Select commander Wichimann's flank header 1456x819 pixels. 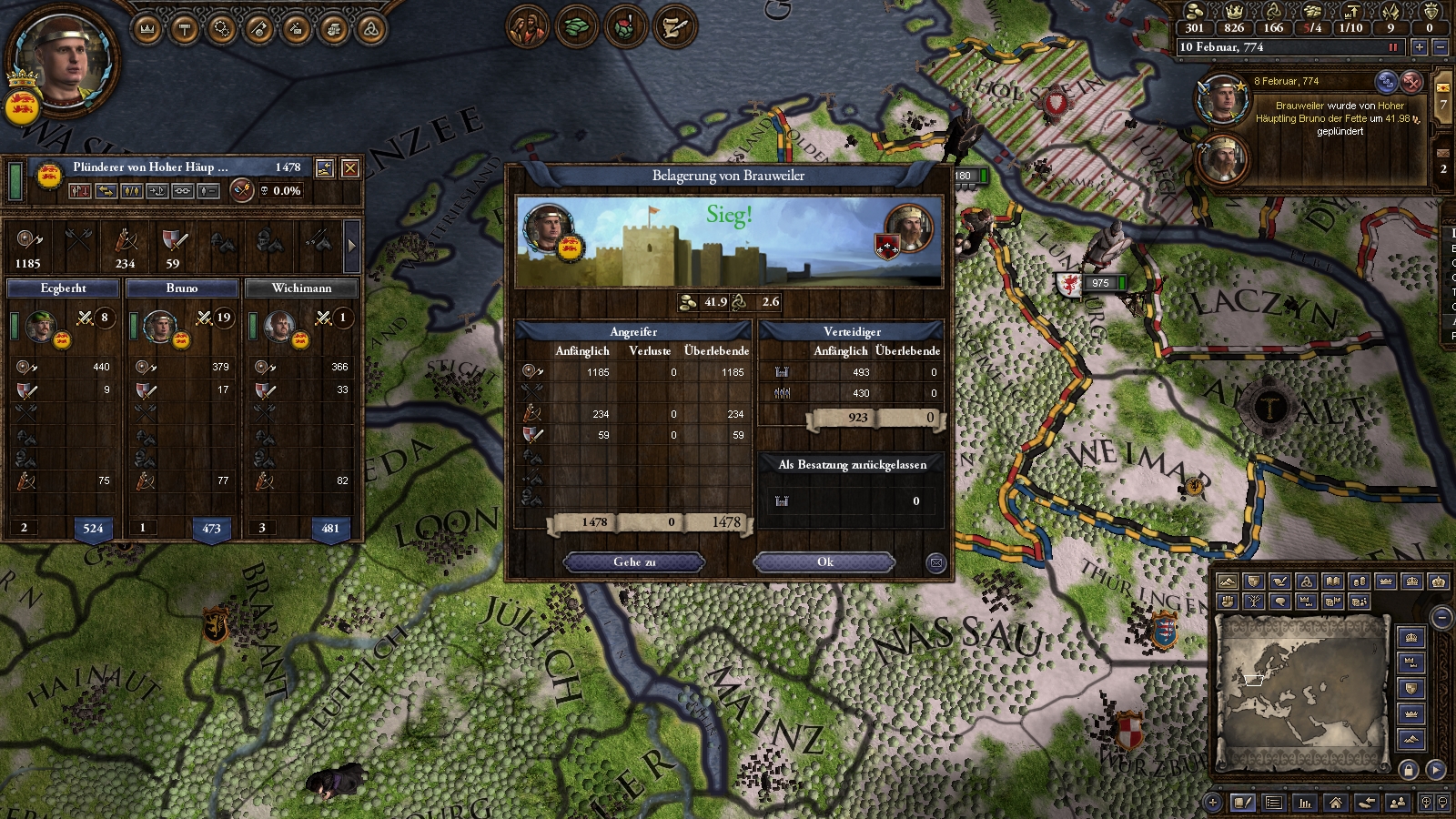pos(301,288)
